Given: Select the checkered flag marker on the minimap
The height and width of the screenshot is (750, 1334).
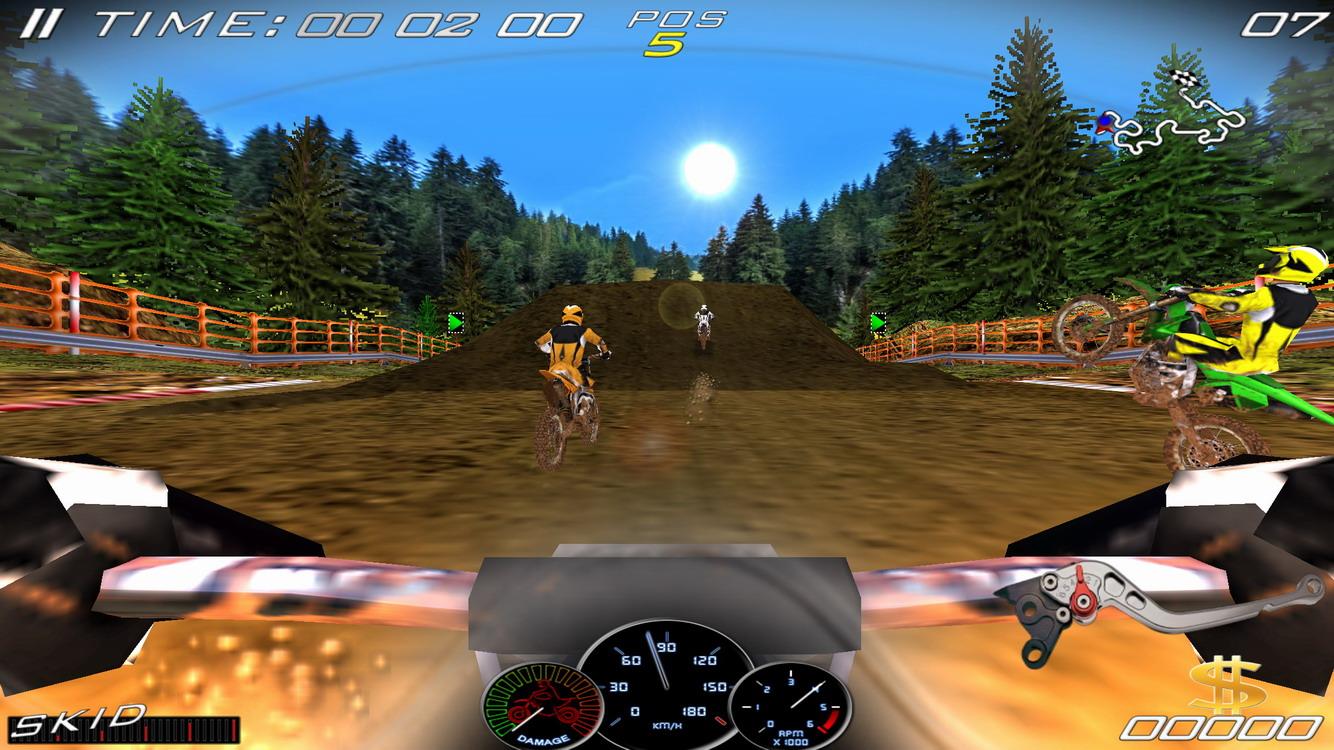Looking at the screenshot, I should pos(1184,78).
